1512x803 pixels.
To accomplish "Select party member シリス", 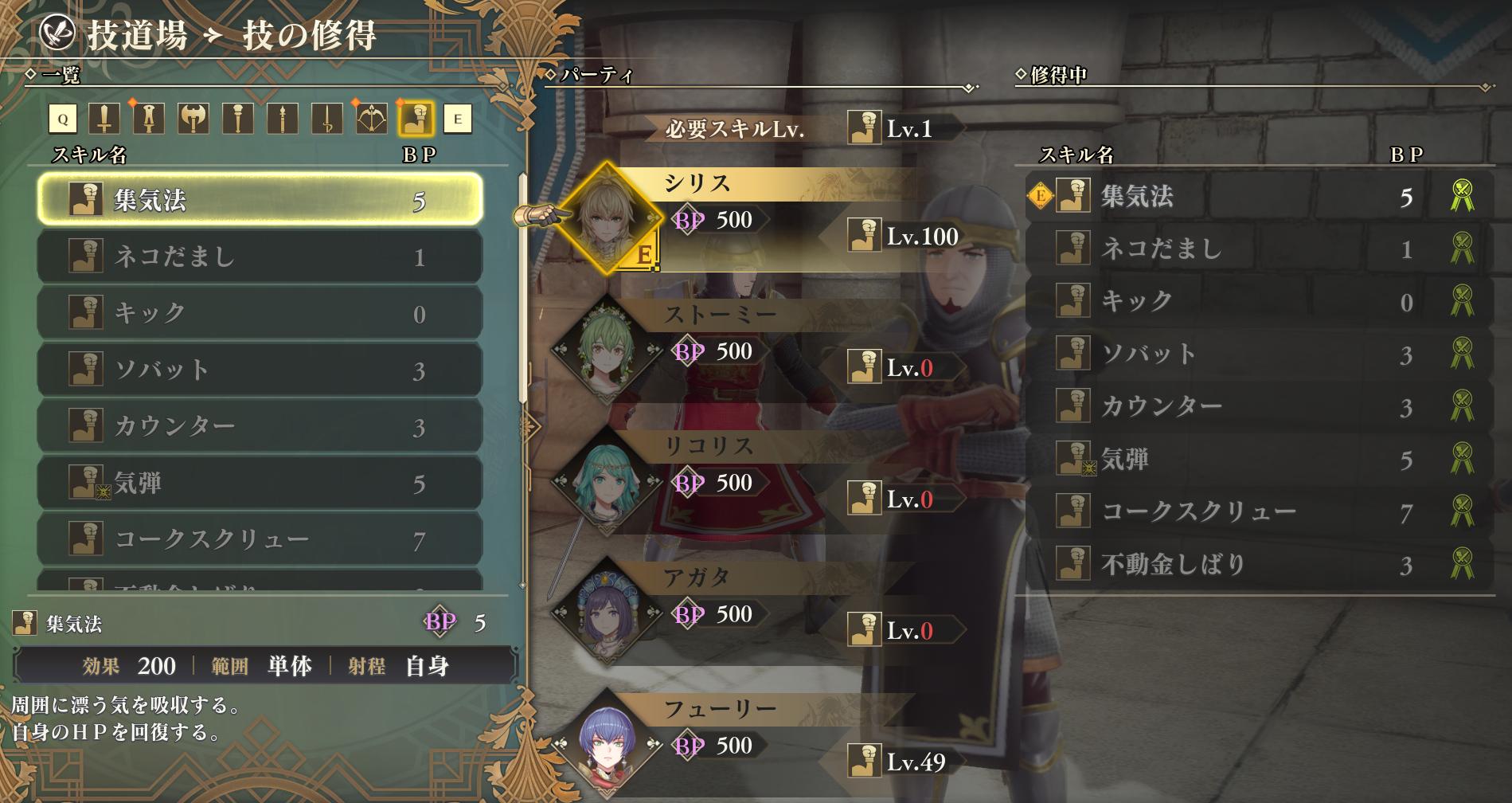I will 607,217.
